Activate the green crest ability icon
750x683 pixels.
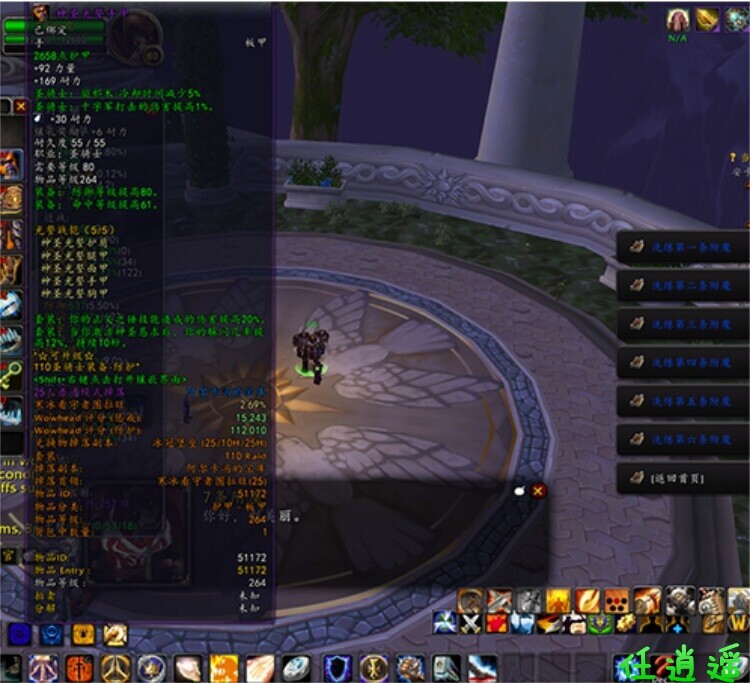pyautogui.click(x=602, y=623)
